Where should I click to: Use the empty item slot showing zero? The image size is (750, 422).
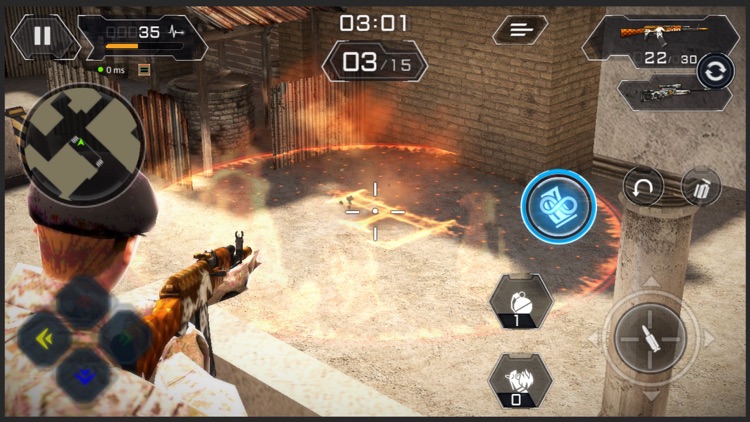point(520,381)
